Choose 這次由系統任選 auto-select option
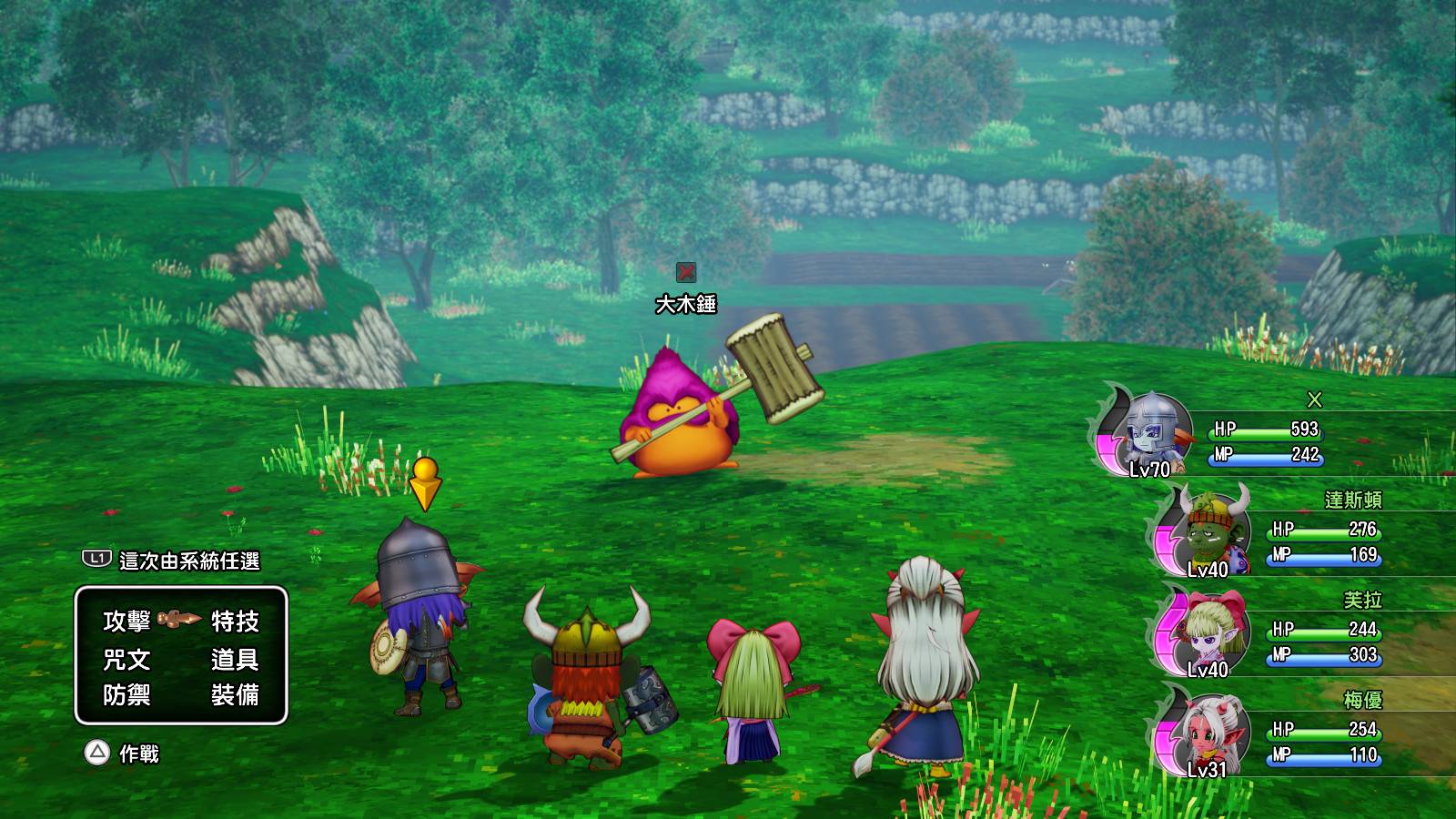The height and width of the screenshot is (819, 1456). 189,561
